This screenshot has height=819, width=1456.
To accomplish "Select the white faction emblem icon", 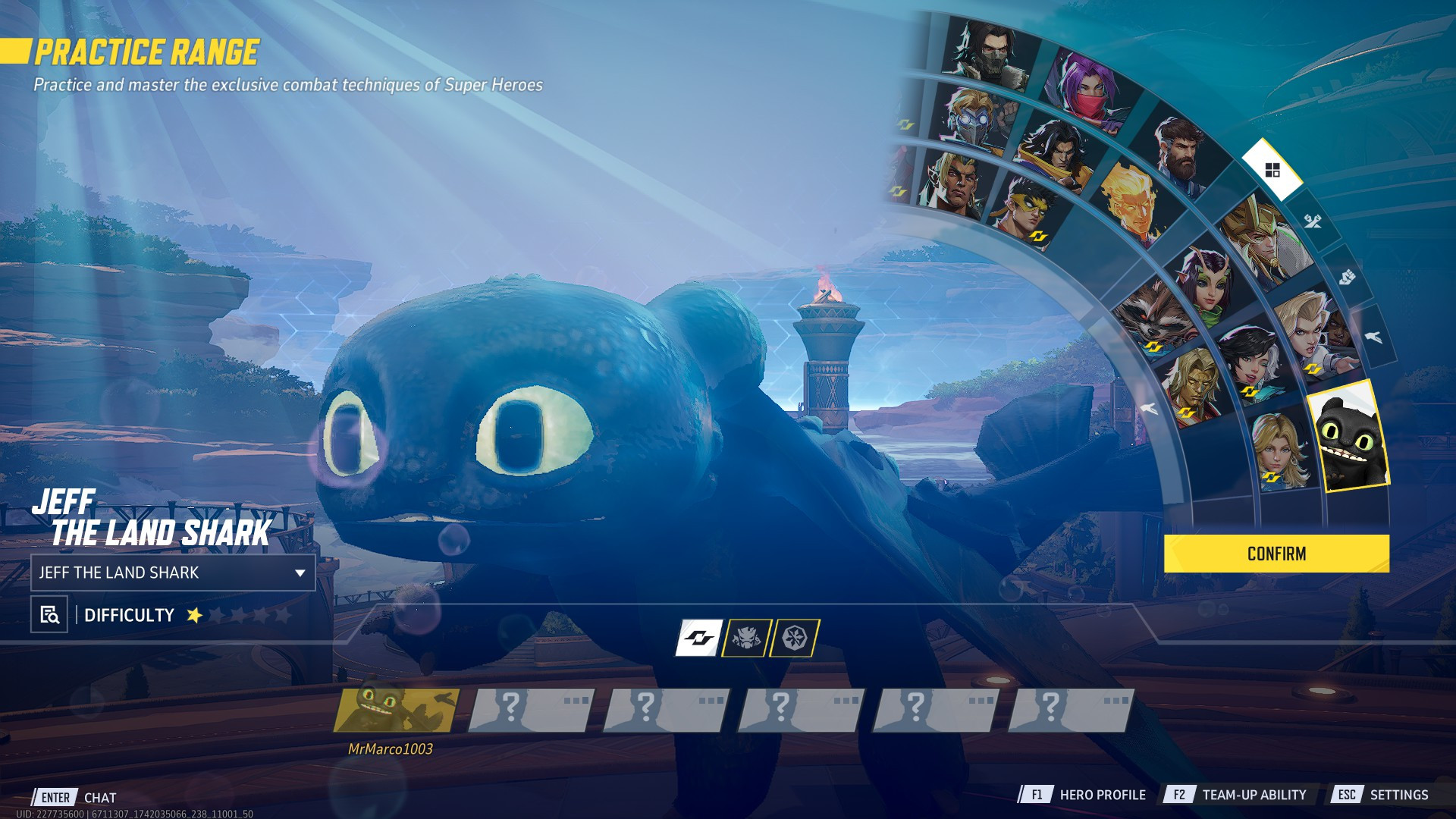I will 699,638.
